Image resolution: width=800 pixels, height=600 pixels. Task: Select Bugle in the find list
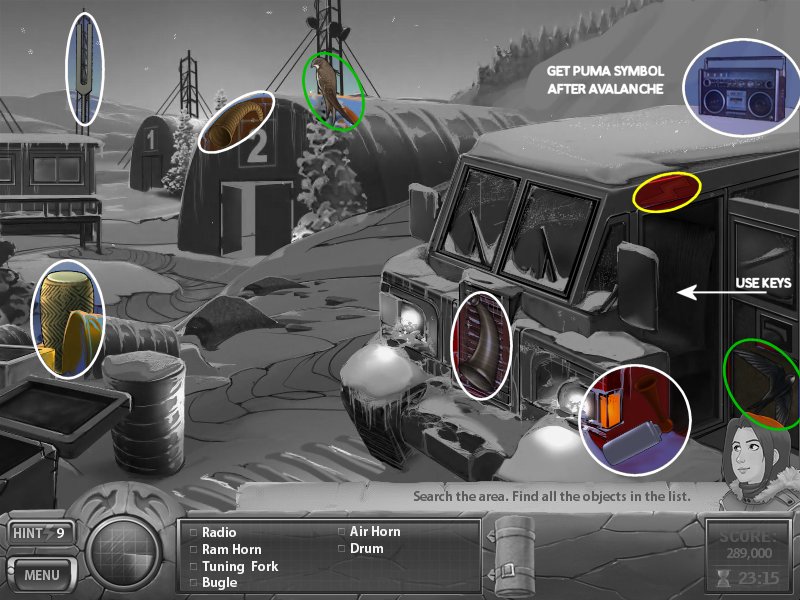tap(219, 582)
